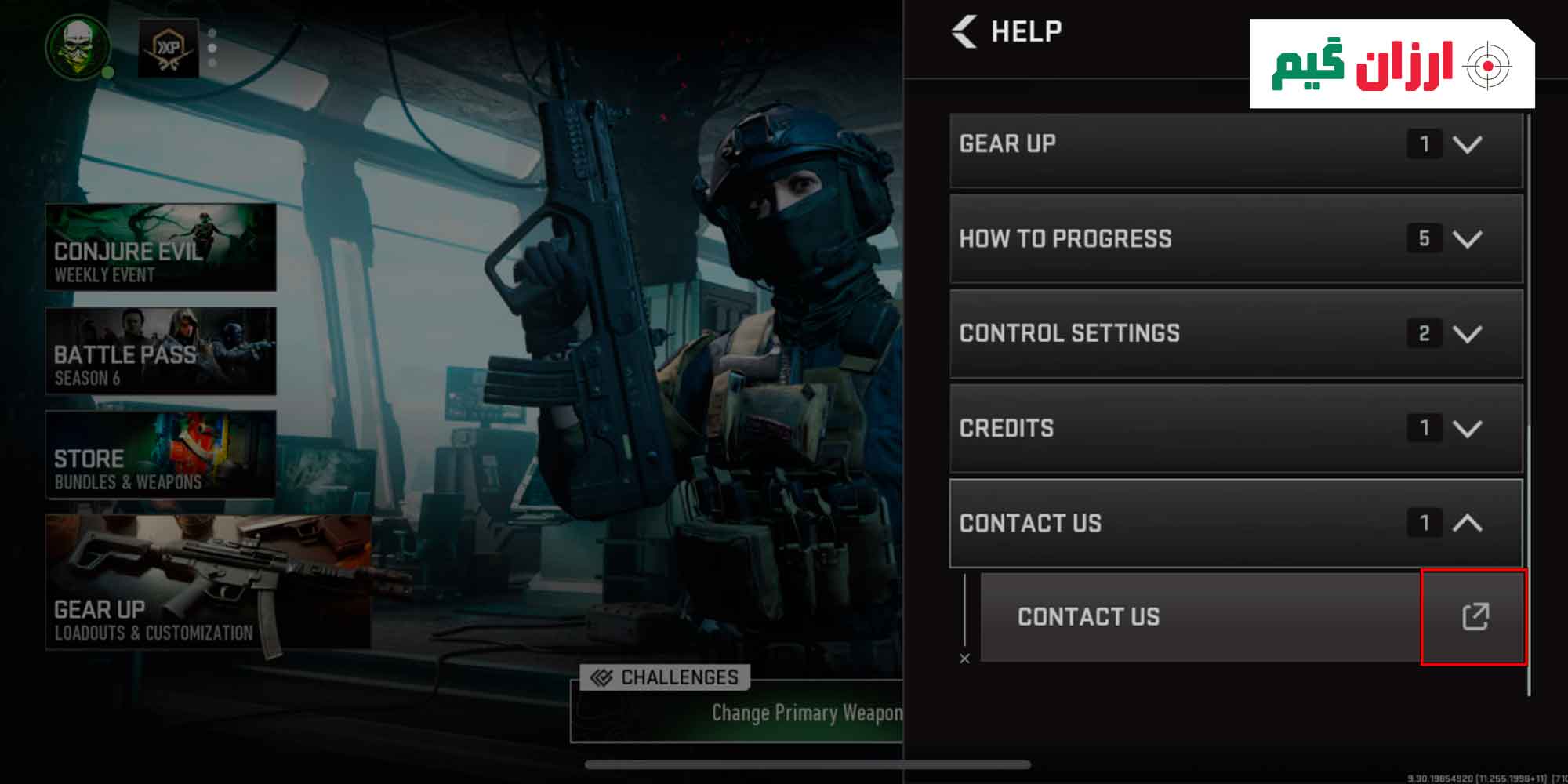Visit the Store bundles & weapons

point(161,454)
